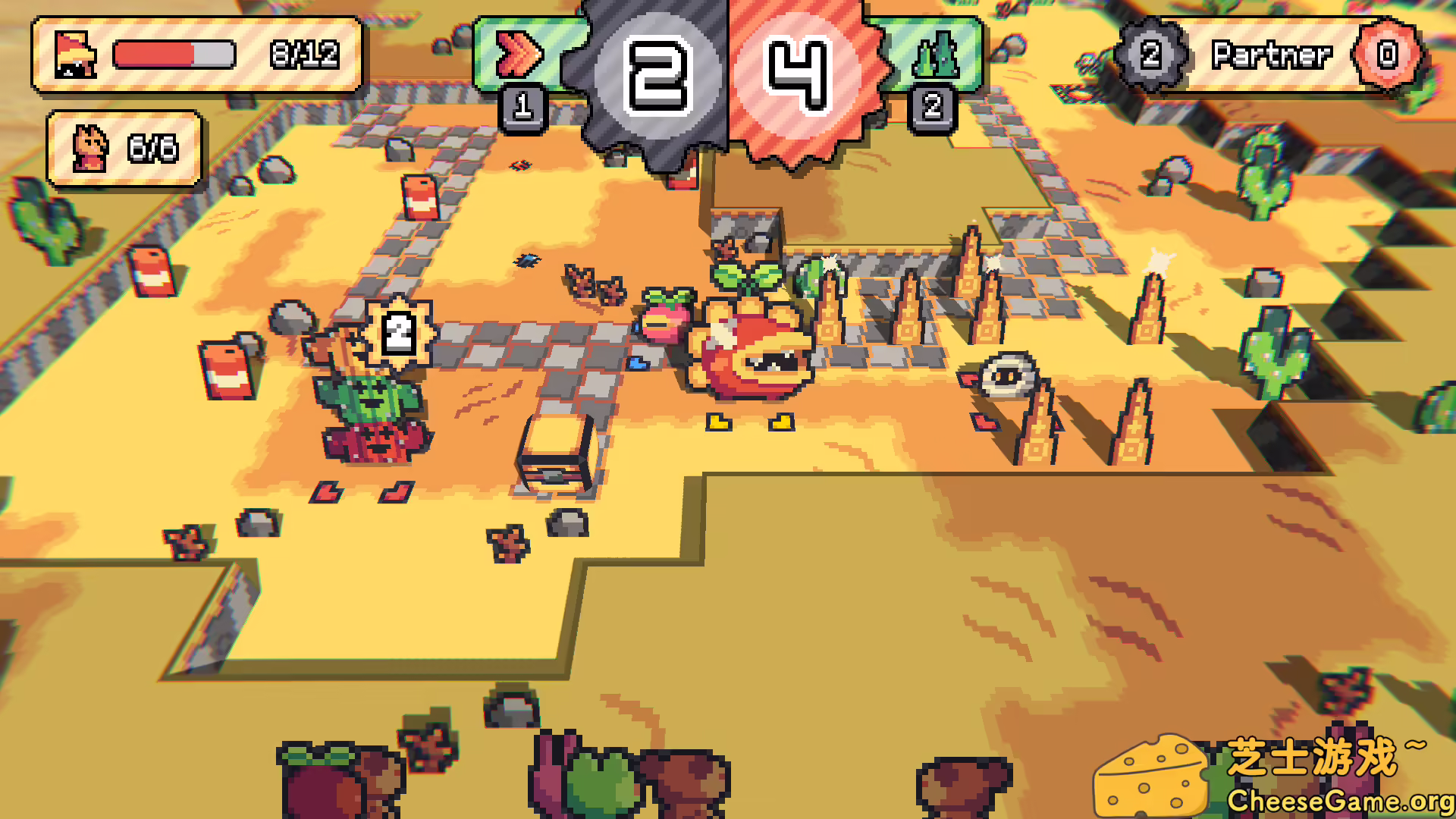This screenshot has width=1456, height=819.
Task: Click the 8/12 health counter text
Action: [x=303, y=55]
